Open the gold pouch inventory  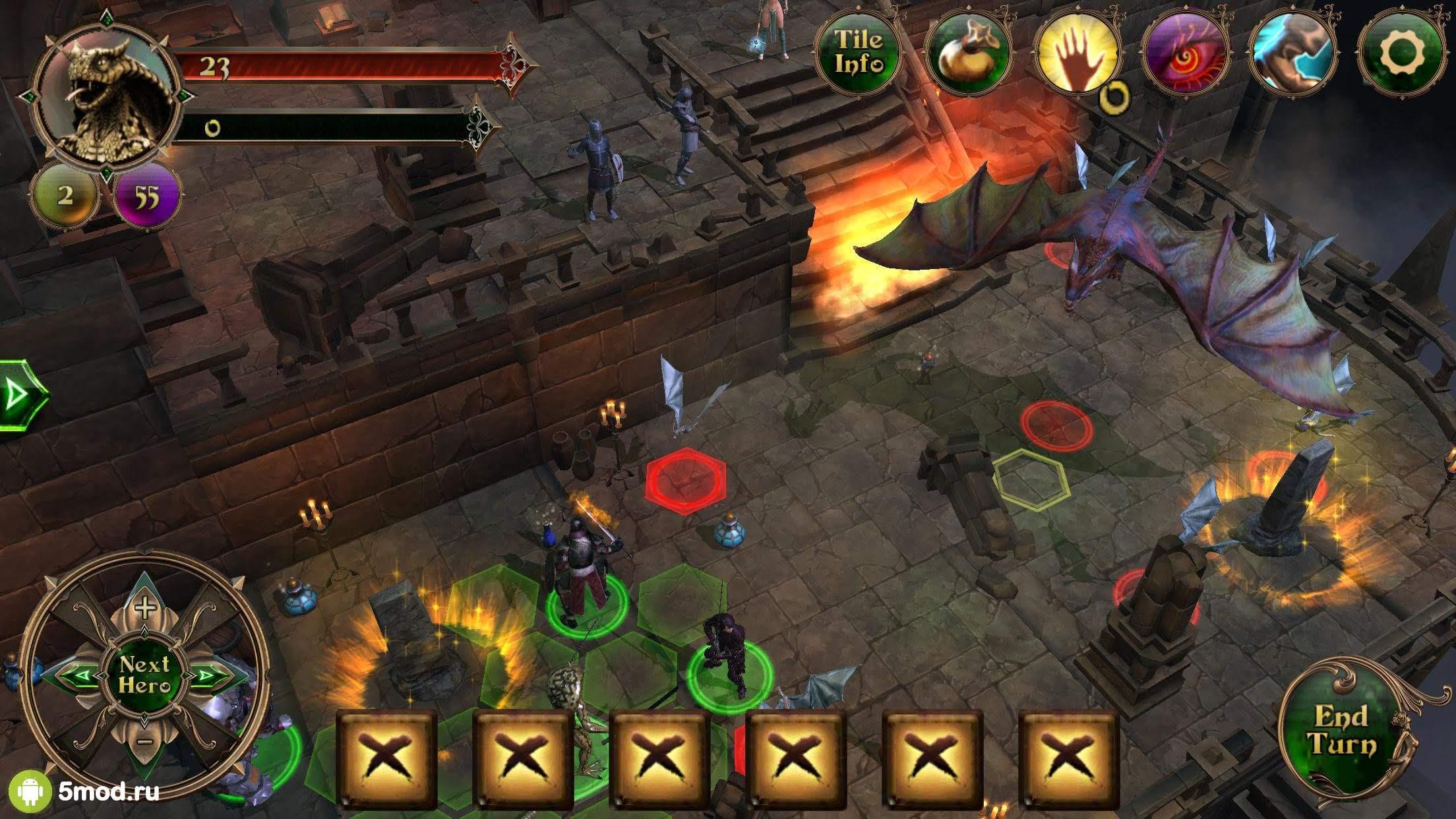[x=967, y=51]
